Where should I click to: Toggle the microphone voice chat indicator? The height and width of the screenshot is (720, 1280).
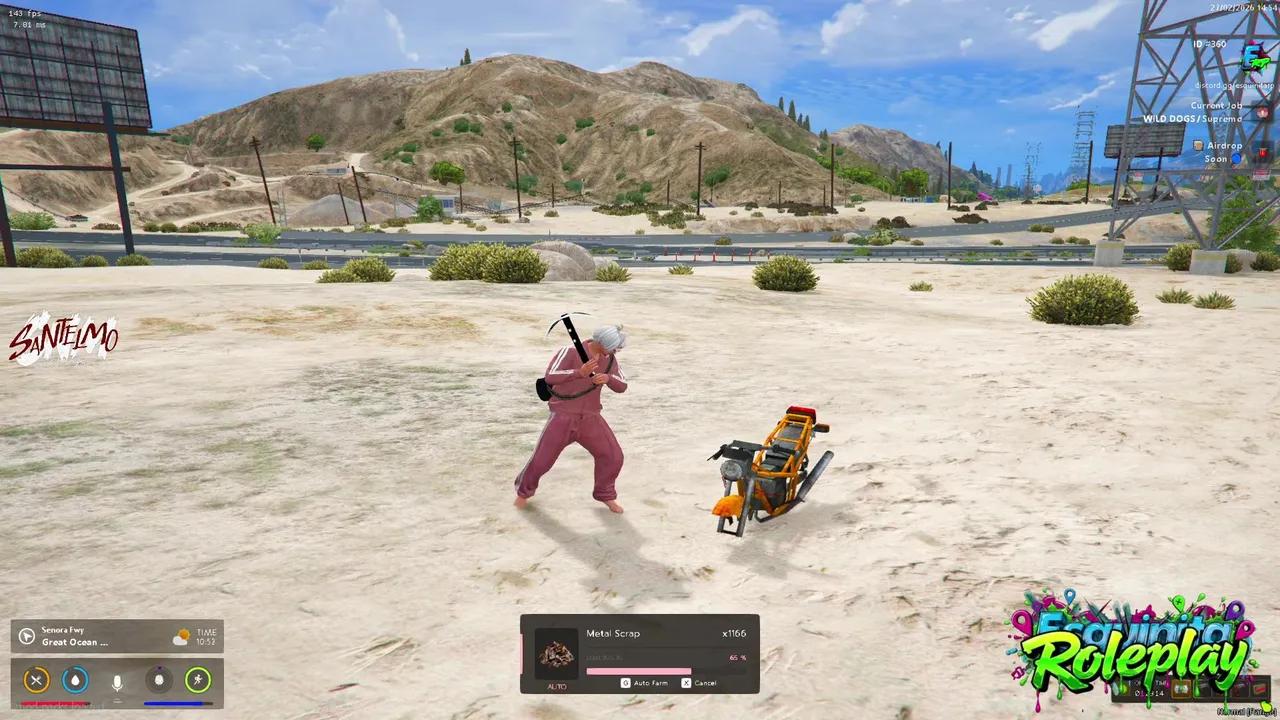pos(116,680)
